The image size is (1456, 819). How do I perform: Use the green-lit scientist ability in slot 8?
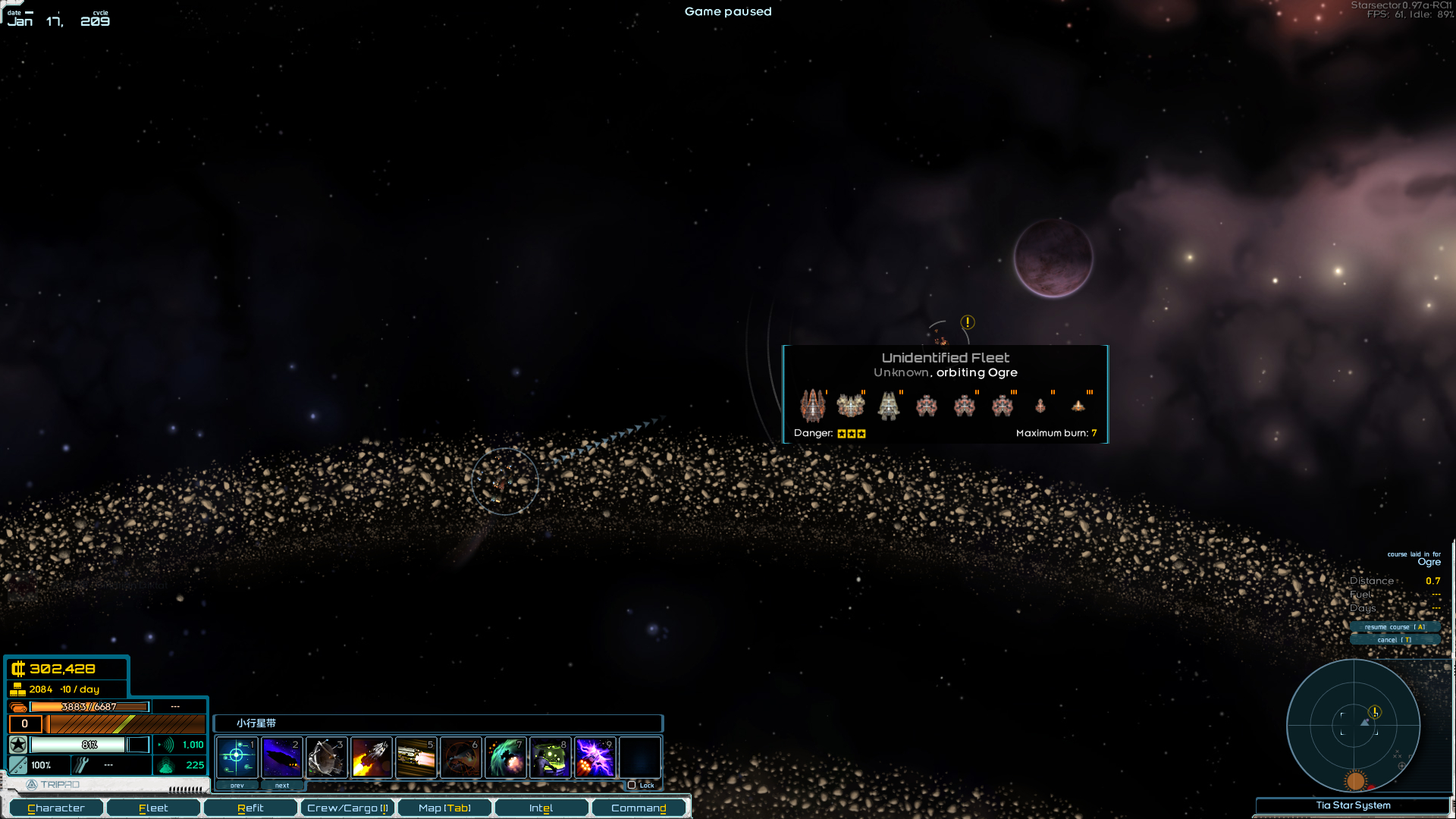pyautogui.click(x=550, y=757)
